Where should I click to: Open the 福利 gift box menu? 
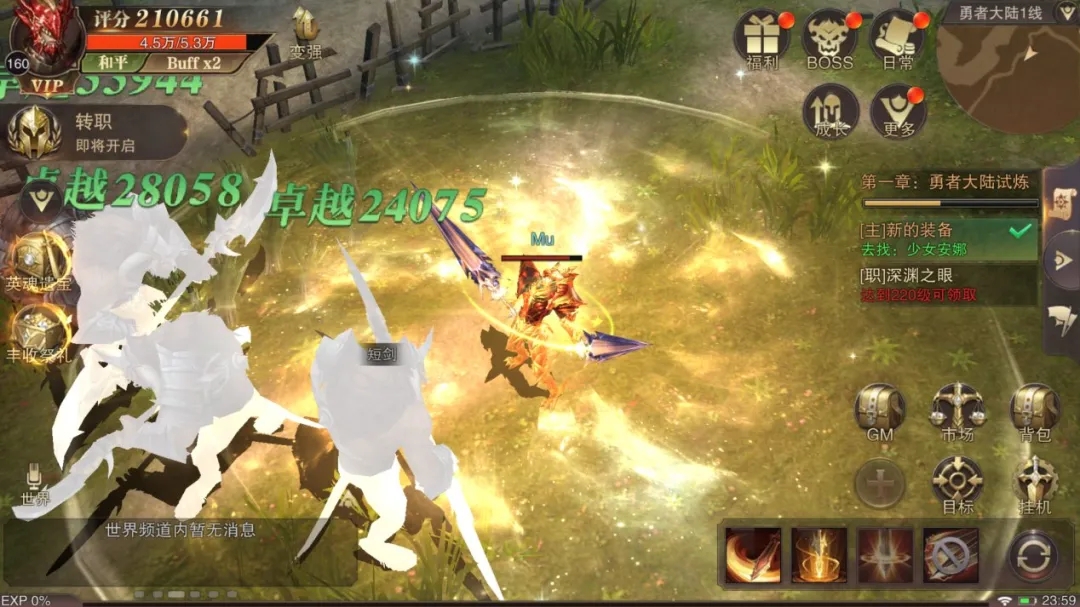pos(762,38)
